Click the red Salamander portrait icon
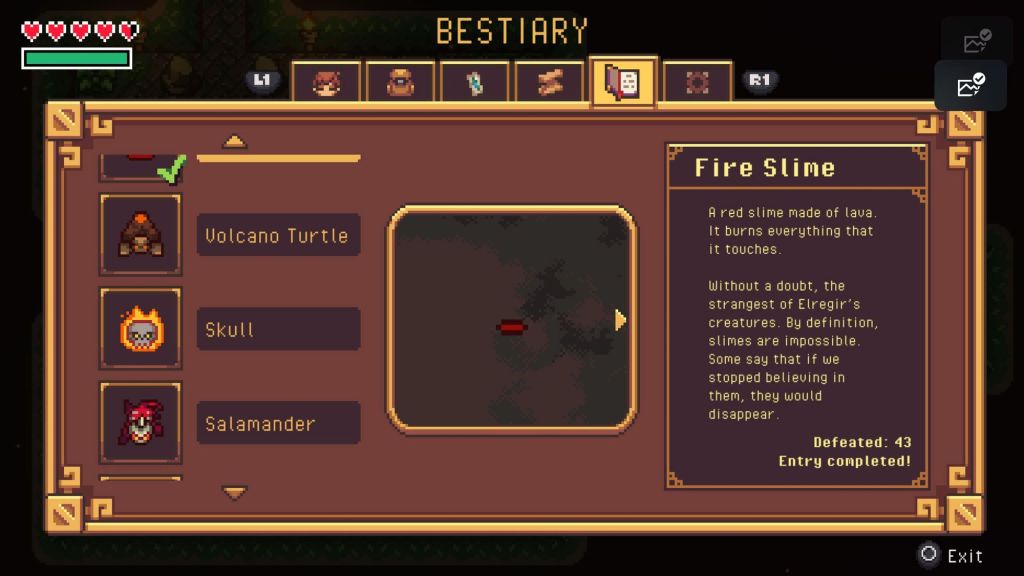Screen dimensions: 1024x576 coord(141,422)
